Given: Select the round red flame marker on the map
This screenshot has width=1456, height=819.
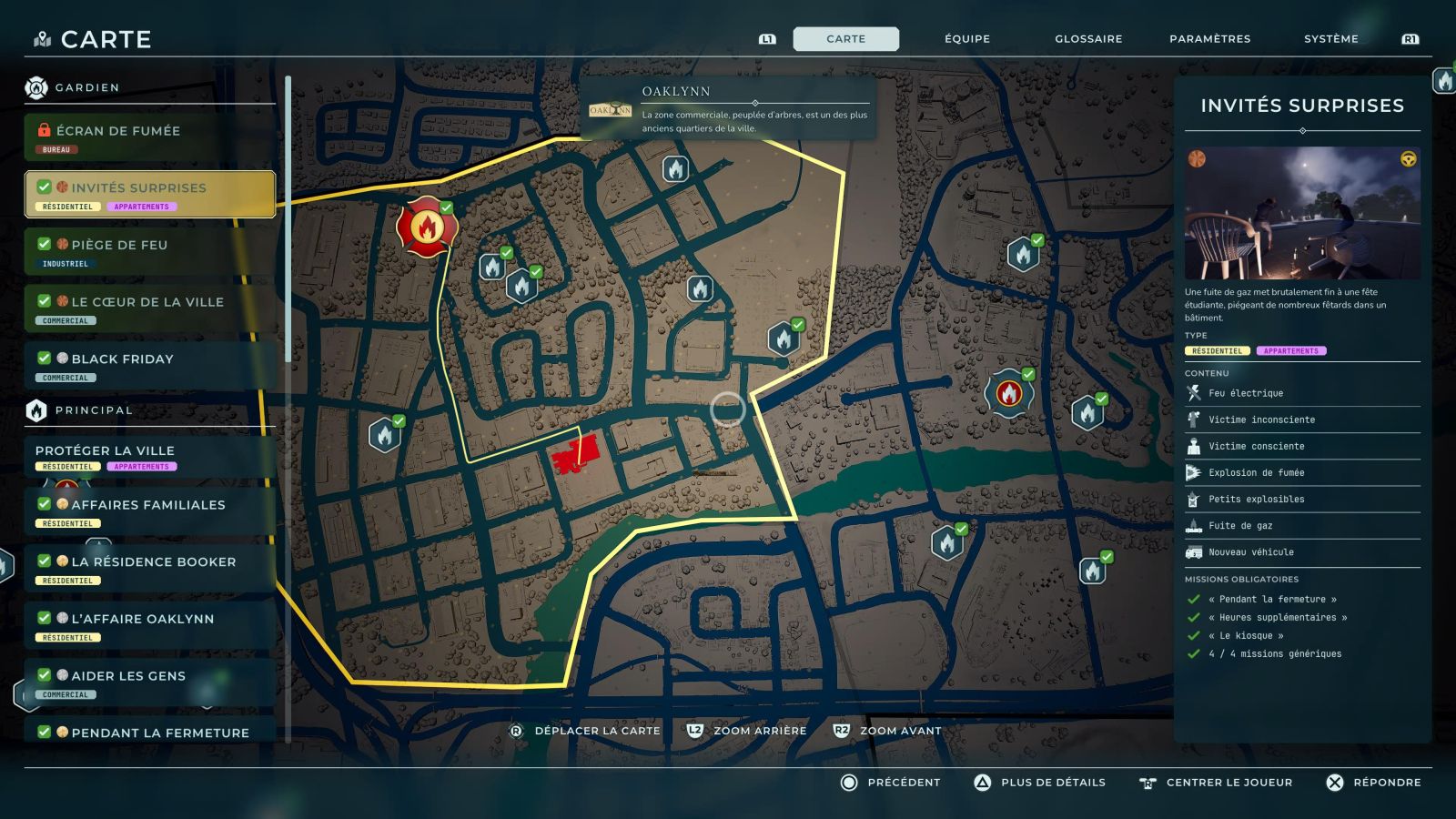Looking at the screenshot, I should [1008, 393].
